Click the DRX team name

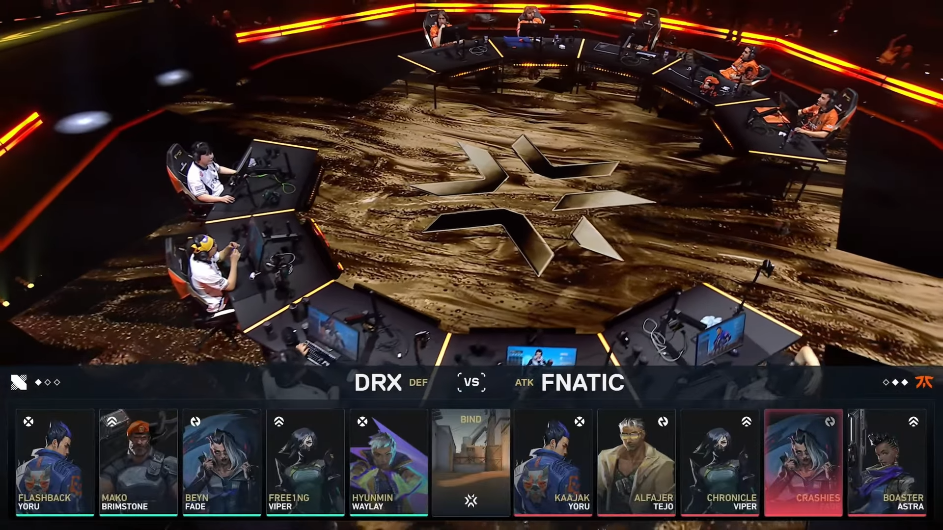[378, 382]
